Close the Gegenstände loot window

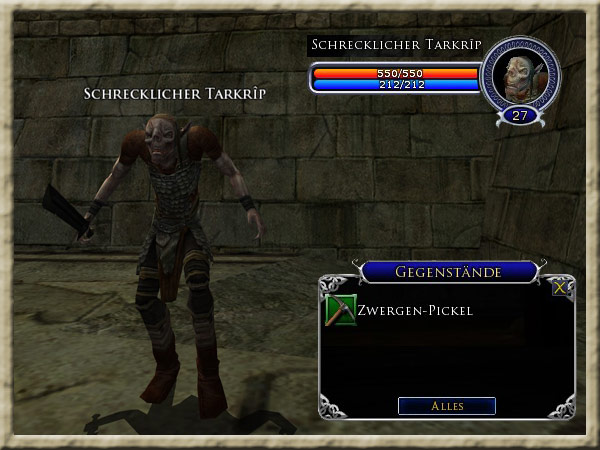coord(559,288)
